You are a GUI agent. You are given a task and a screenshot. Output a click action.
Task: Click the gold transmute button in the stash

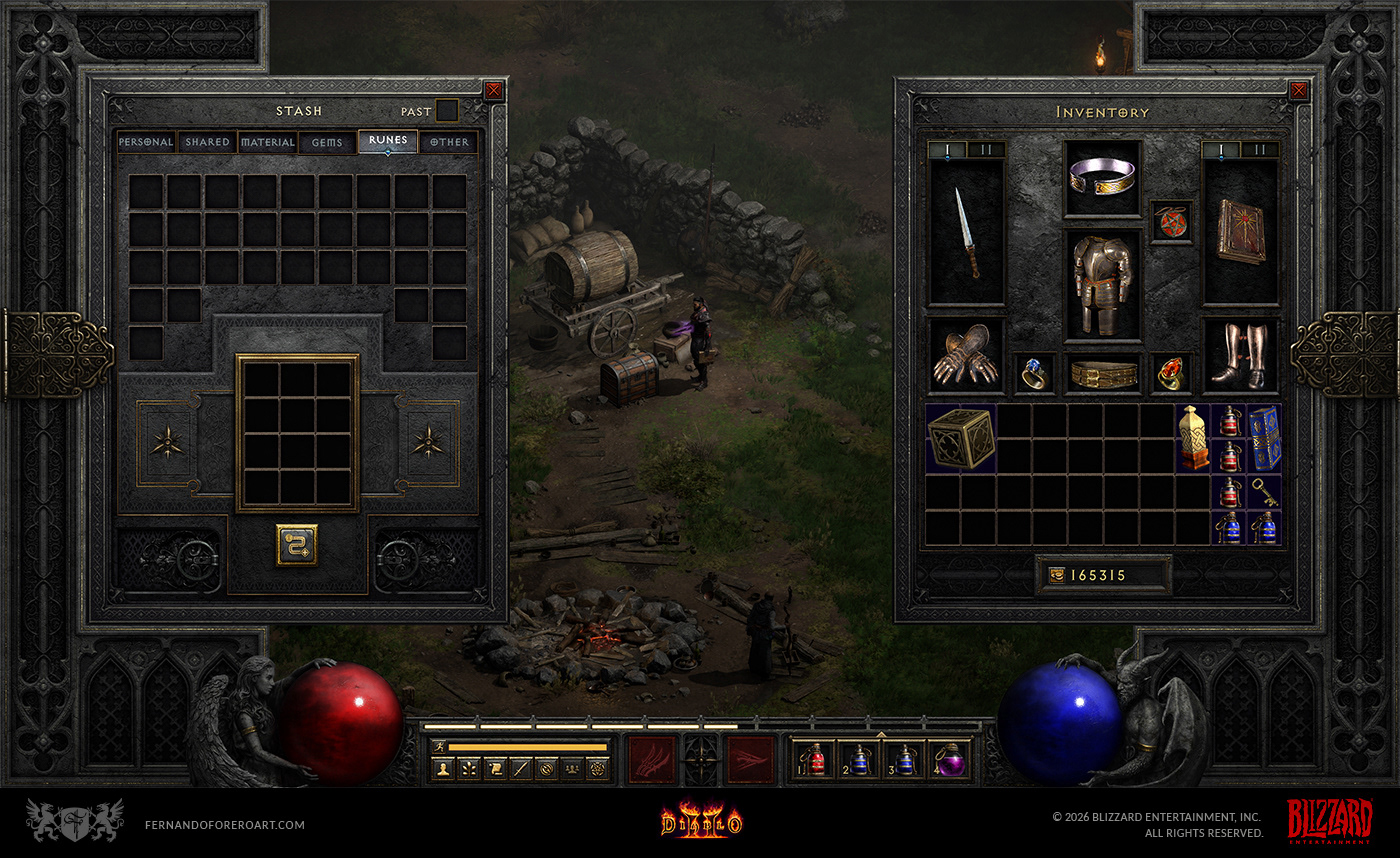click(297, 545)
